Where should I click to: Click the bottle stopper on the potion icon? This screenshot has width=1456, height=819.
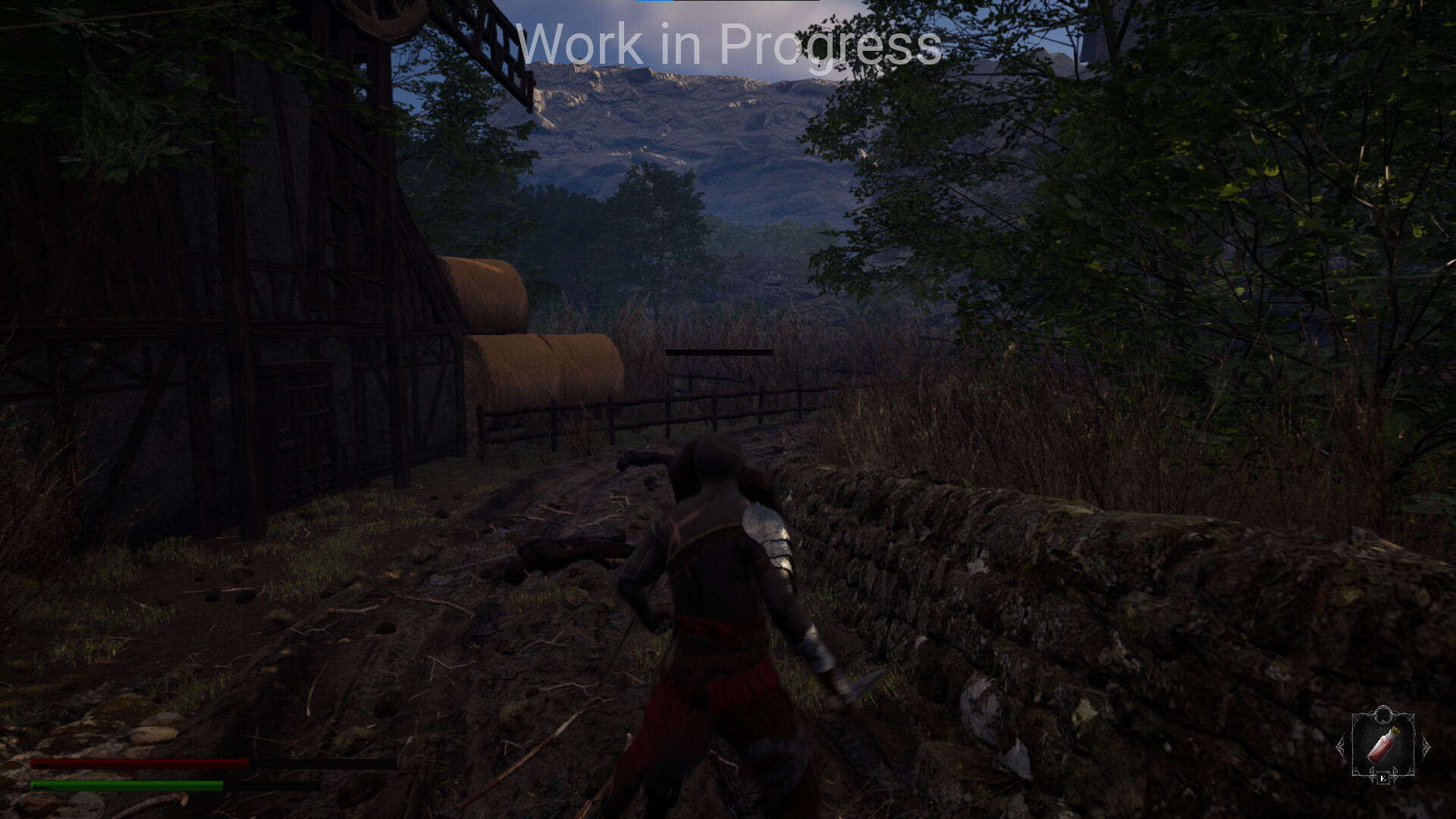pos(1395,730)
